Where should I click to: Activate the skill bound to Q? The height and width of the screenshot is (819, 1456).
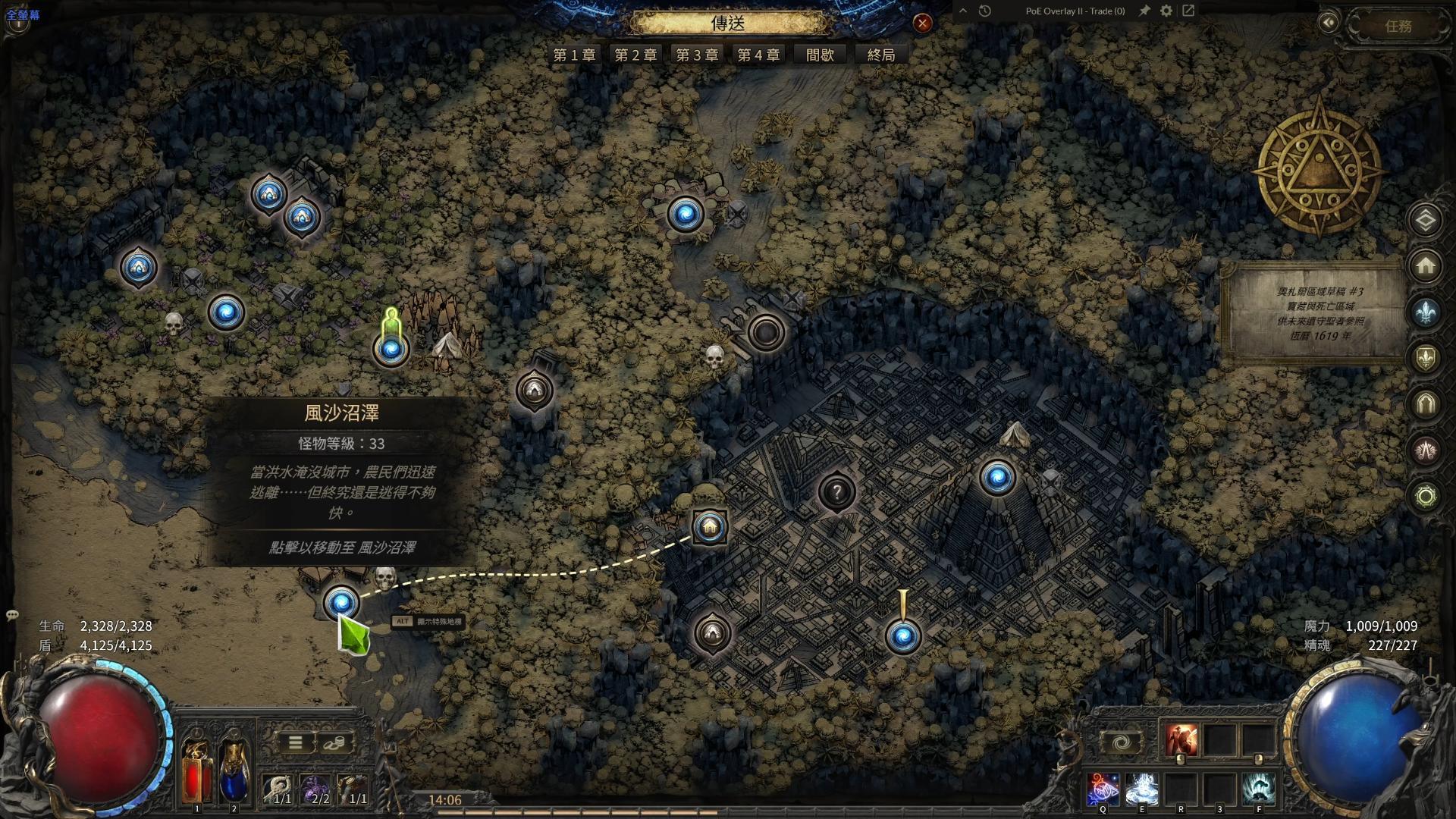pyautogui.click(x=1103, y=789)
